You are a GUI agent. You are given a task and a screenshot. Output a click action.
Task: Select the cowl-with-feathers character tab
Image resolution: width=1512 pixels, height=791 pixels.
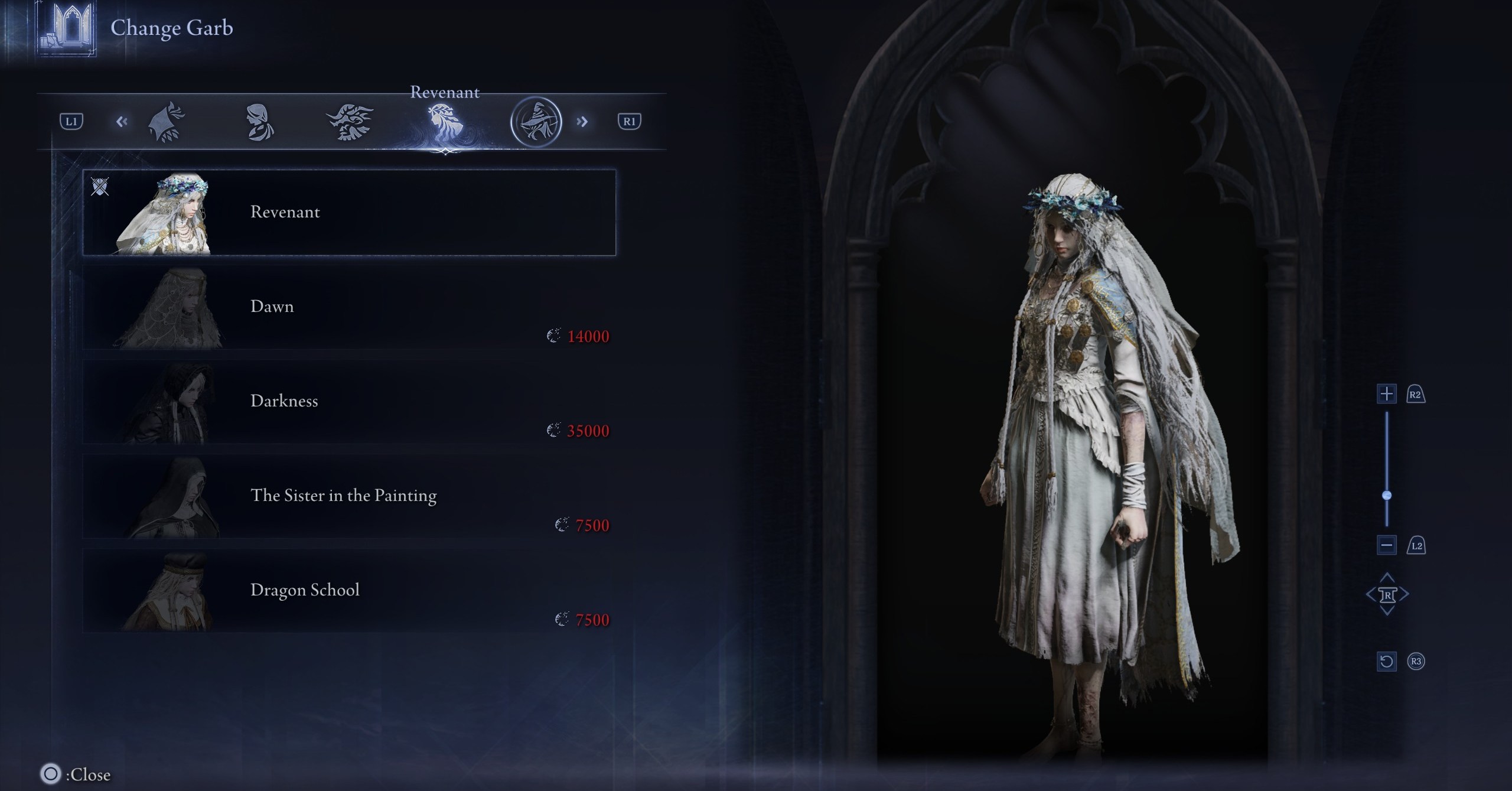[x=167, y=122]
